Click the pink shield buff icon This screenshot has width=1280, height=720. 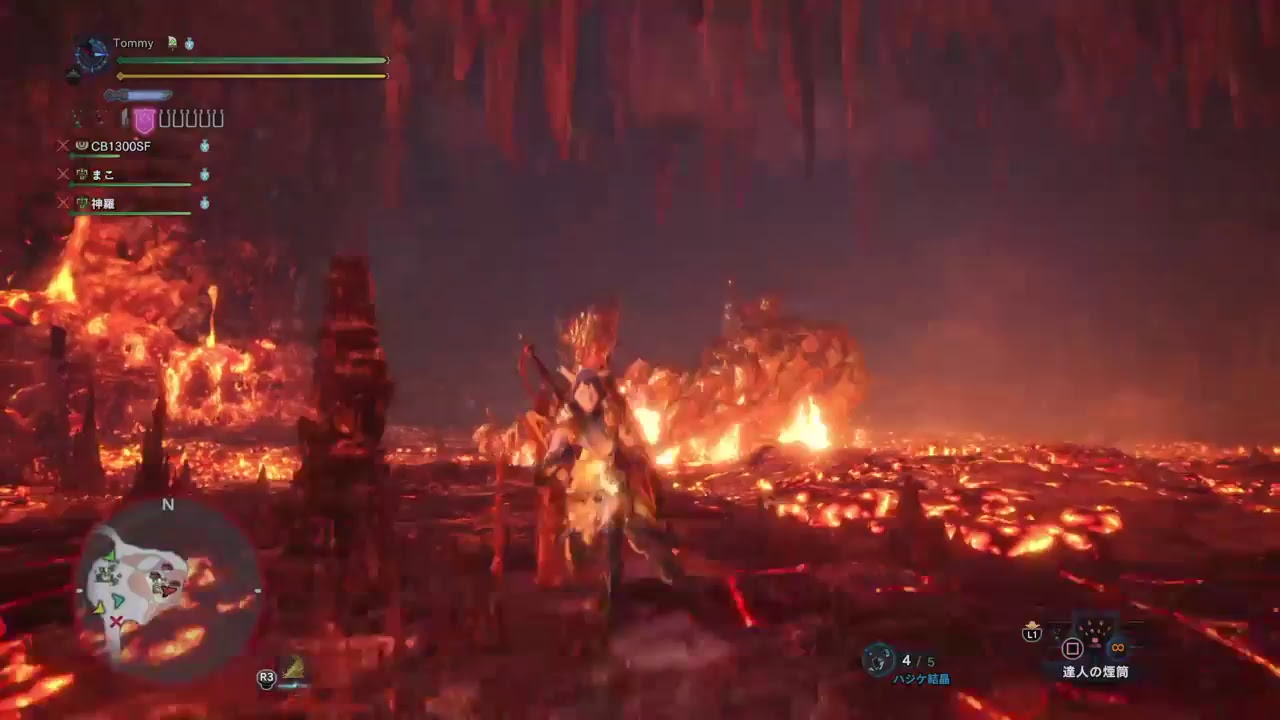[143, 119]
